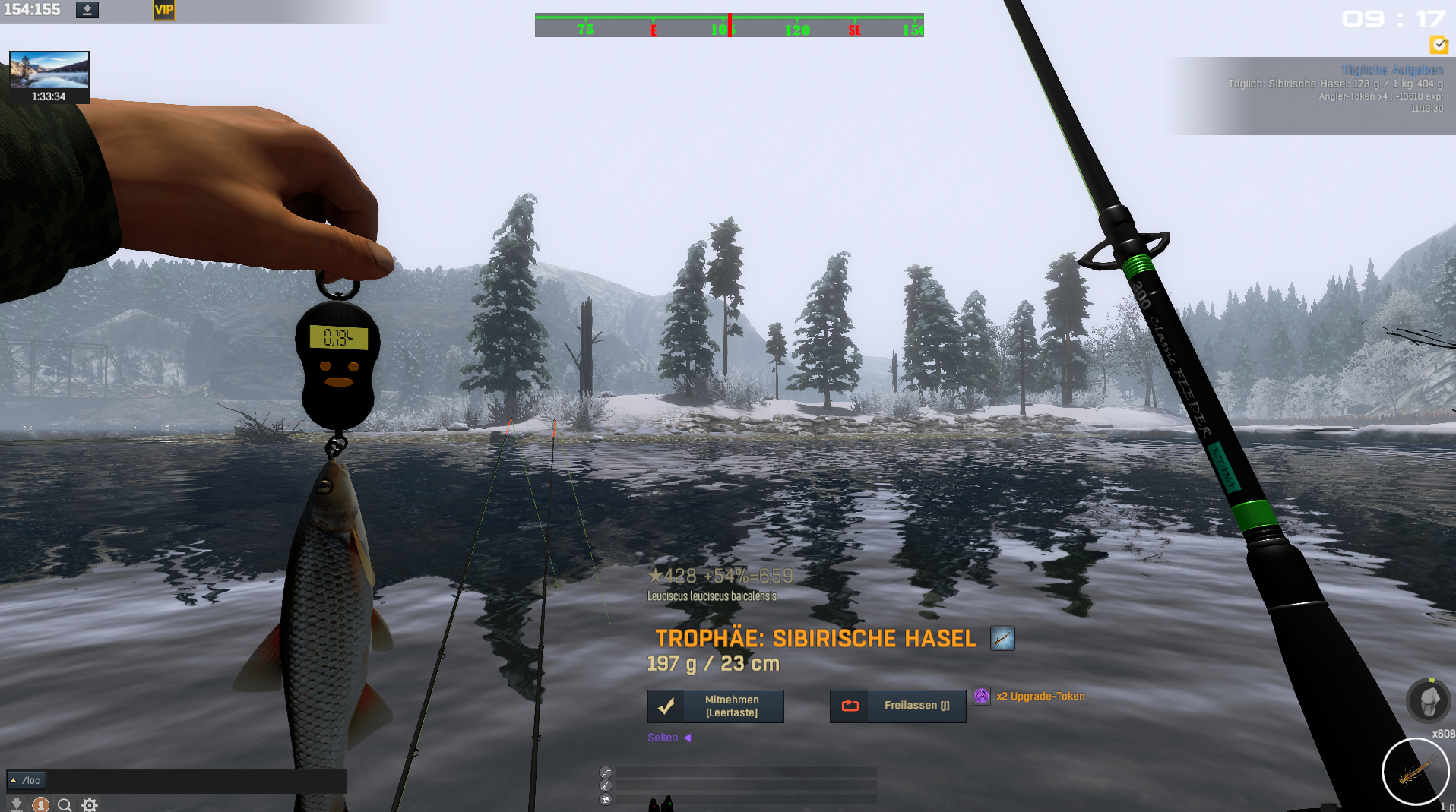Click the download icon beside the coordinates
1456x812 pixels.
(87, 10)
